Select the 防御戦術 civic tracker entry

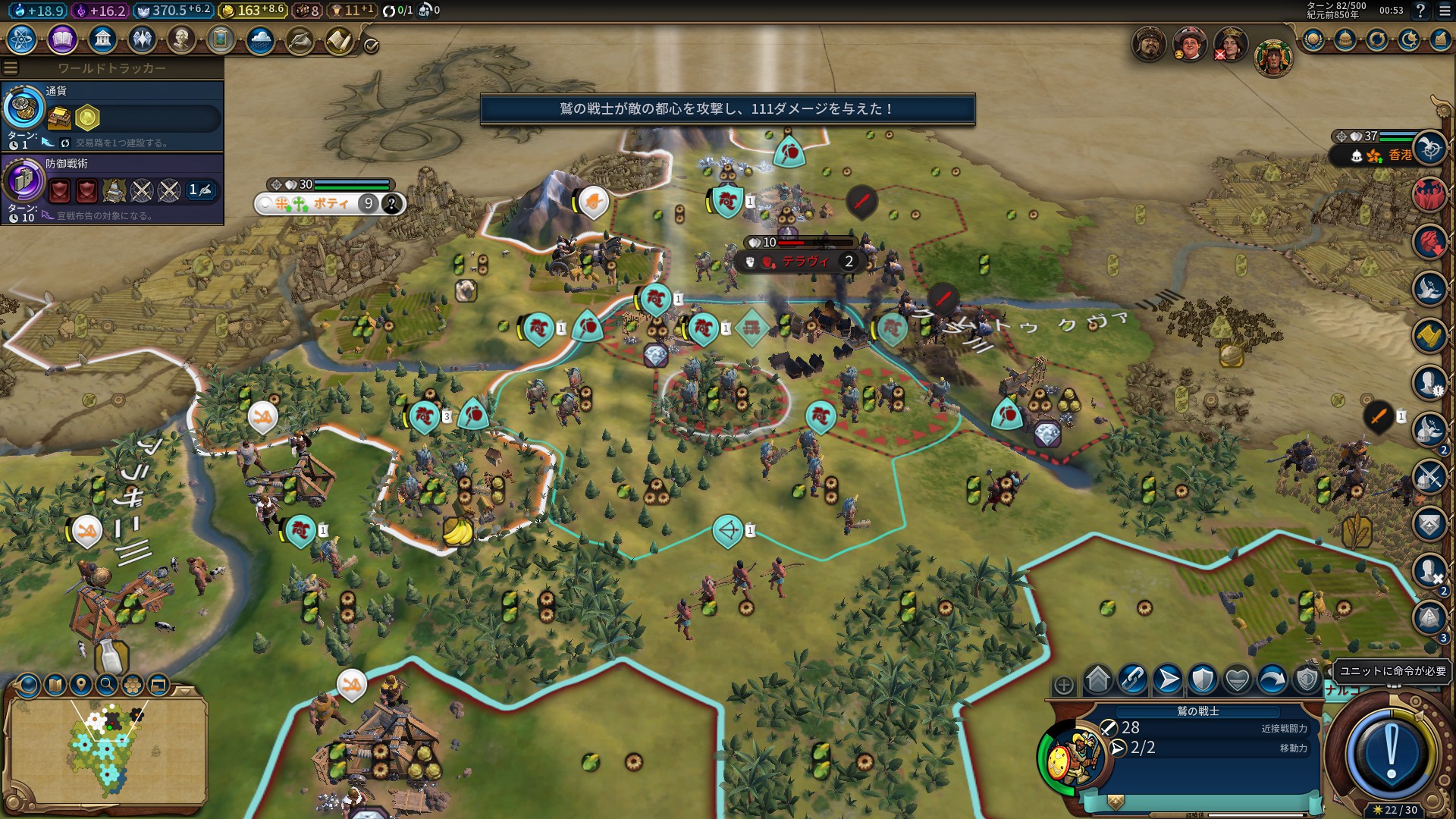click(x=112, y=188)
